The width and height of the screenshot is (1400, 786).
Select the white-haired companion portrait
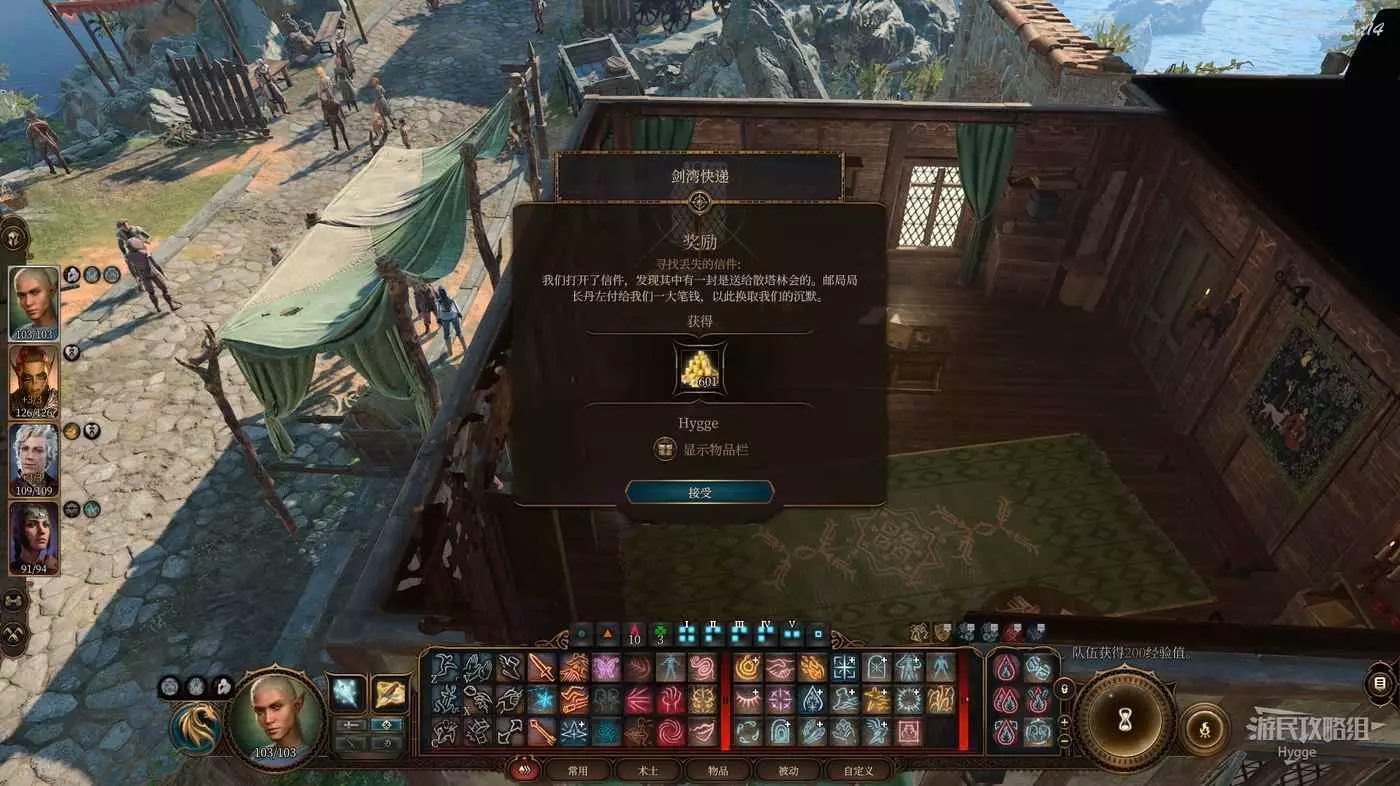point(34,459)
